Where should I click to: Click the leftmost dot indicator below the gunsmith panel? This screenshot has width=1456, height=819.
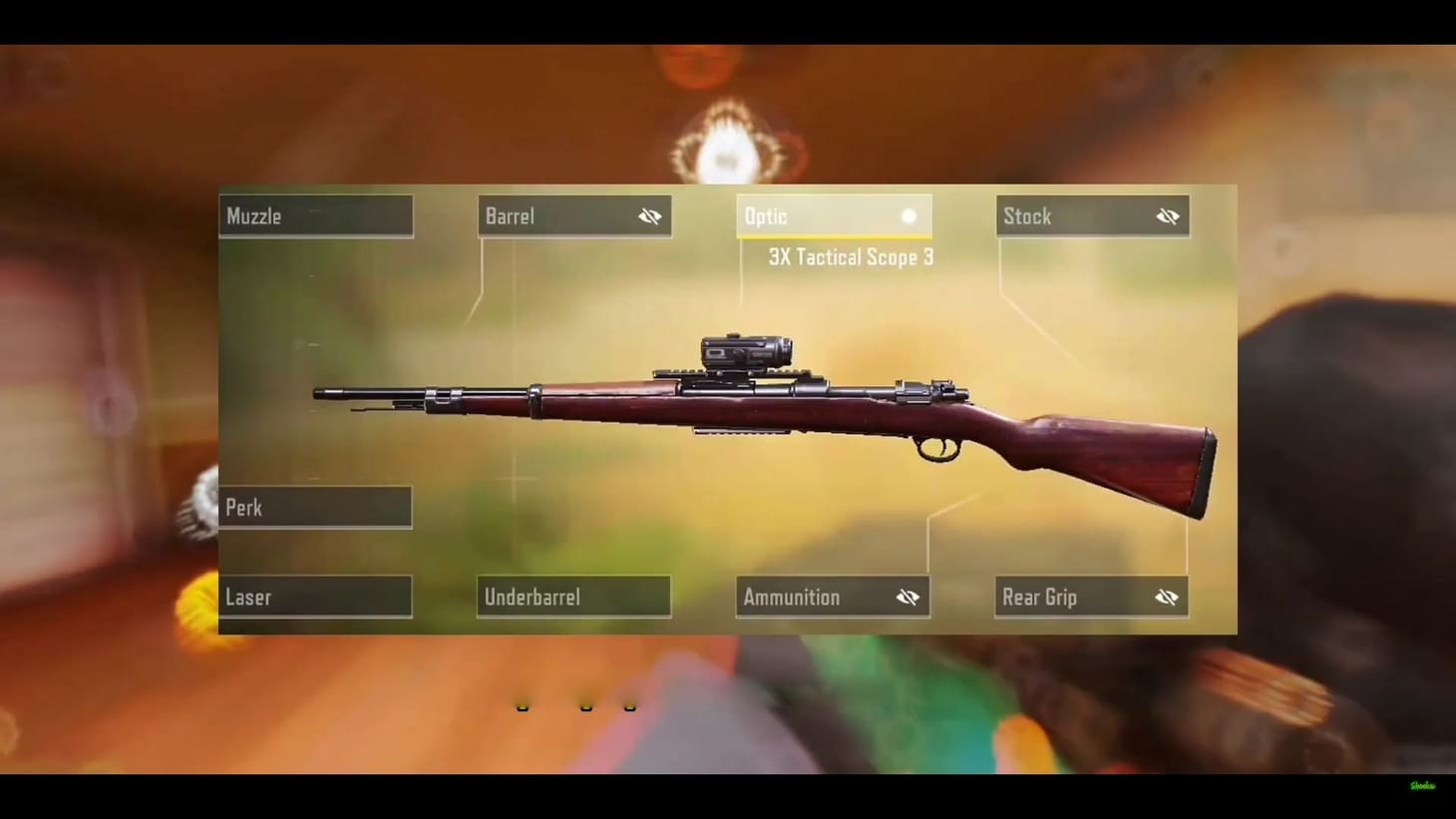523,705
